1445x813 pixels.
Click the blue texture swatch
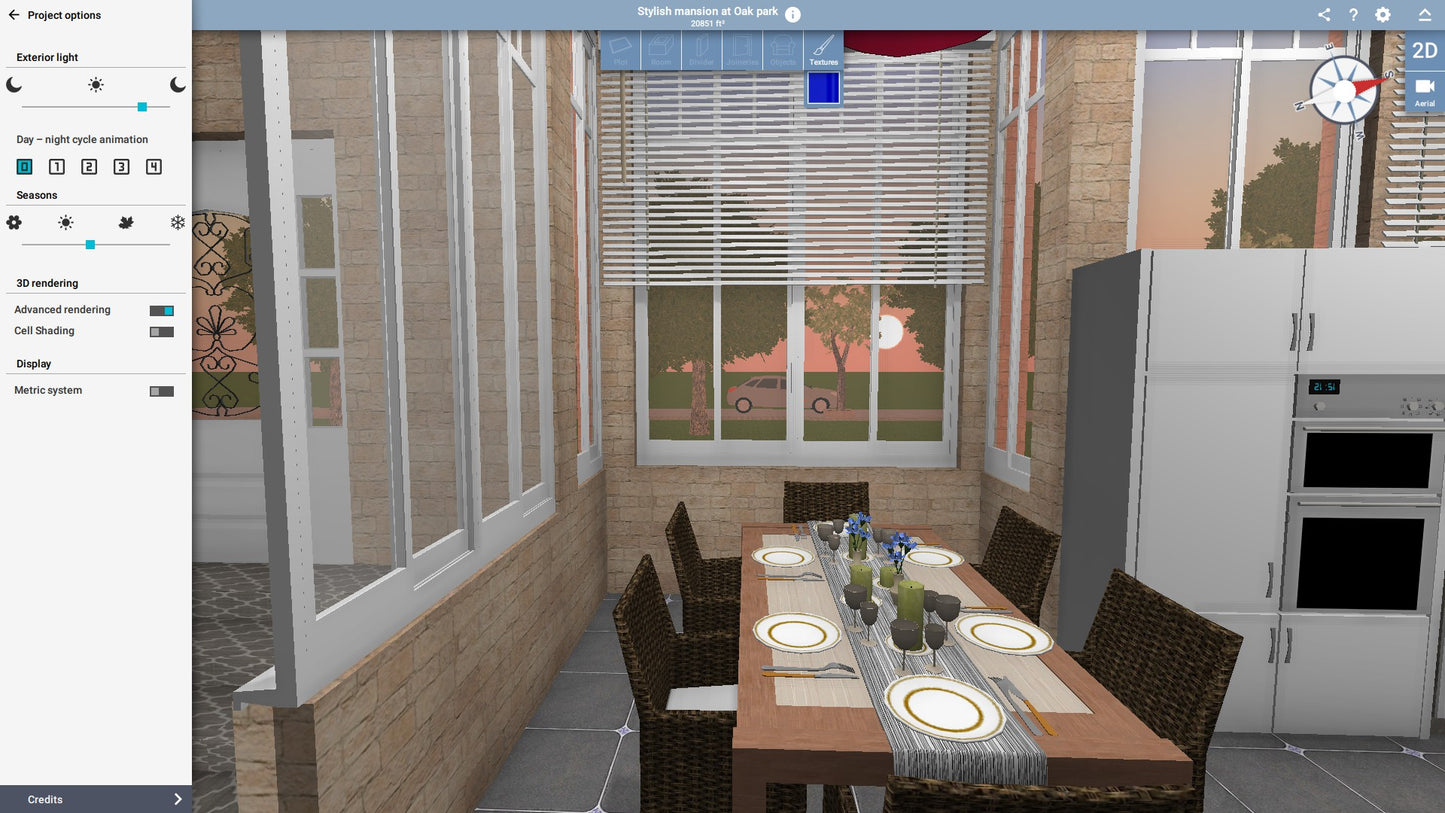click(823, 88)
